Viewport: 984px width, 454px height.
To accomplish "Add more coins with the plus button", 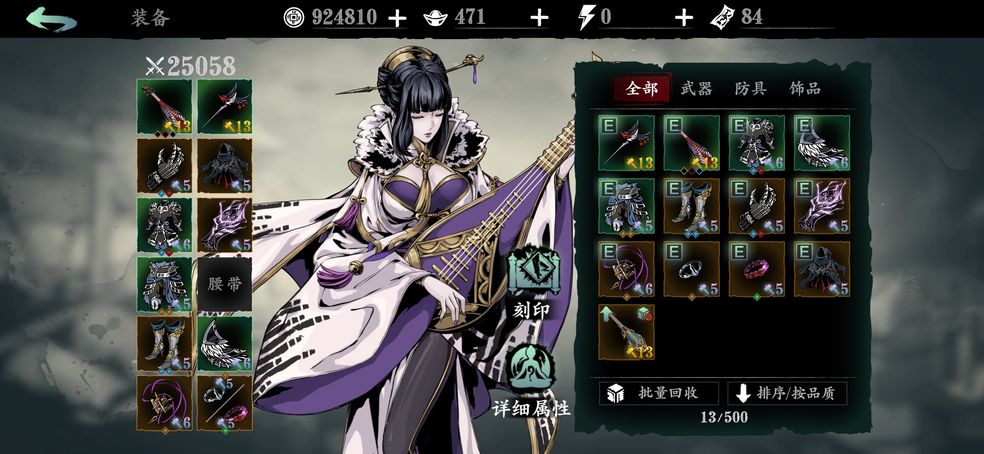I will click(397, 17).
